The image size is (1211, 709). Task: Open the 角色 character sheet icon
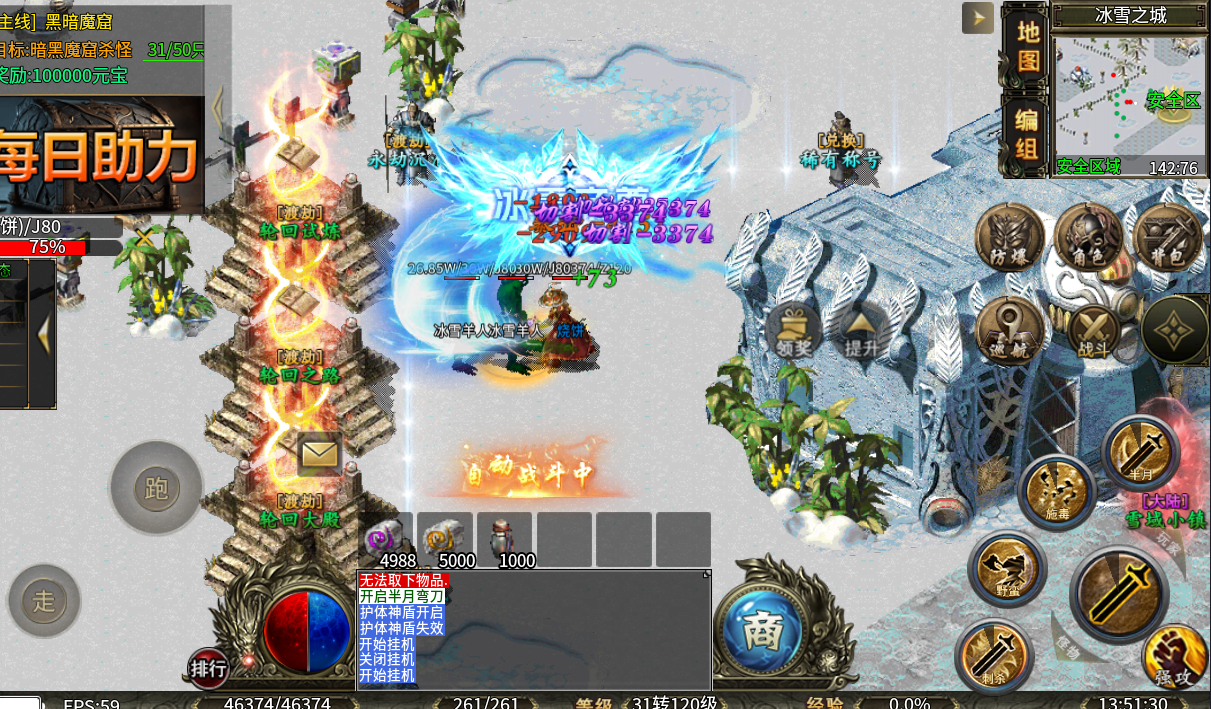pos(1089,237)
